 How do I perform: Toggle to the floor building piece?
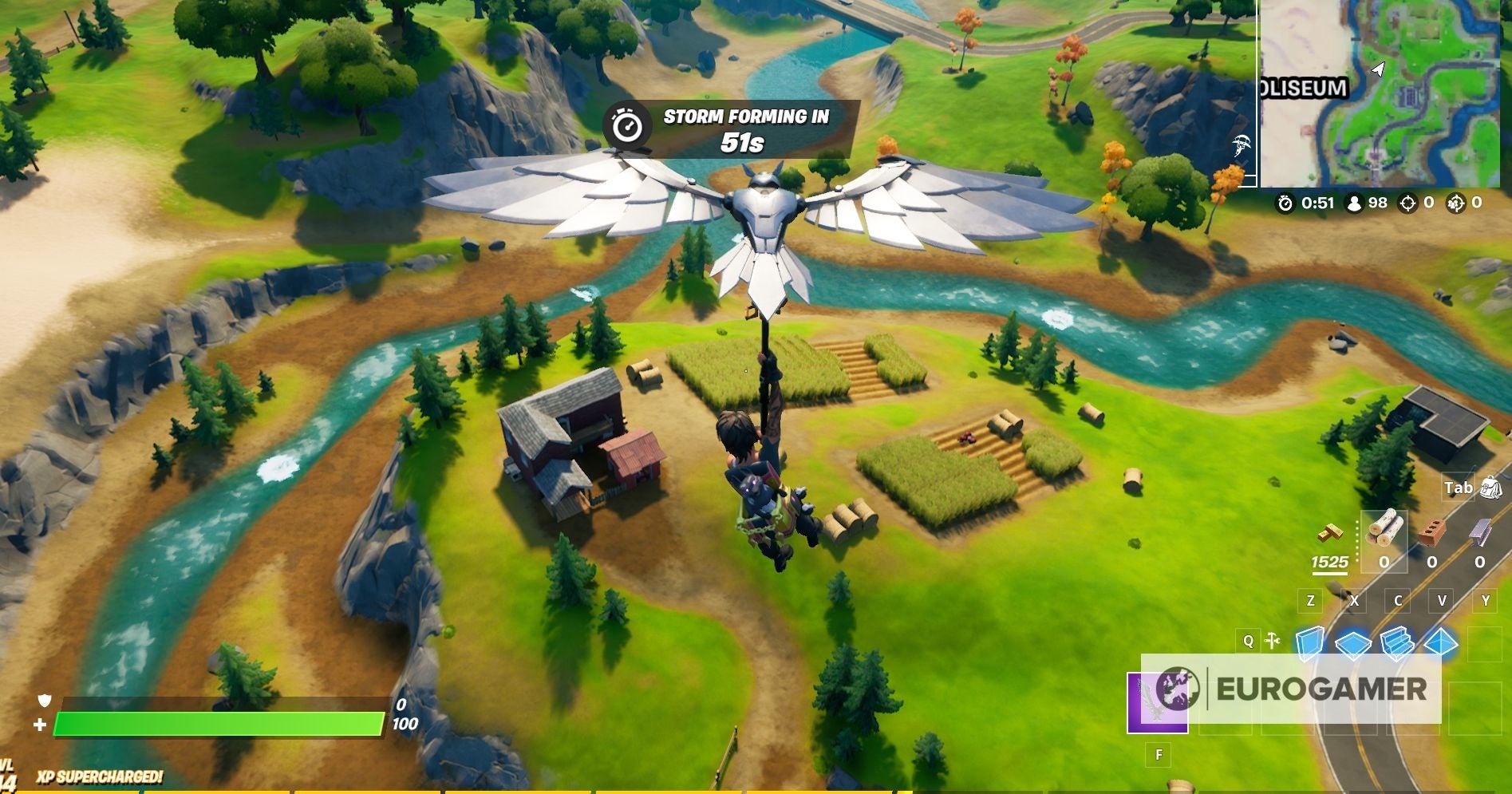(1352, 645)
